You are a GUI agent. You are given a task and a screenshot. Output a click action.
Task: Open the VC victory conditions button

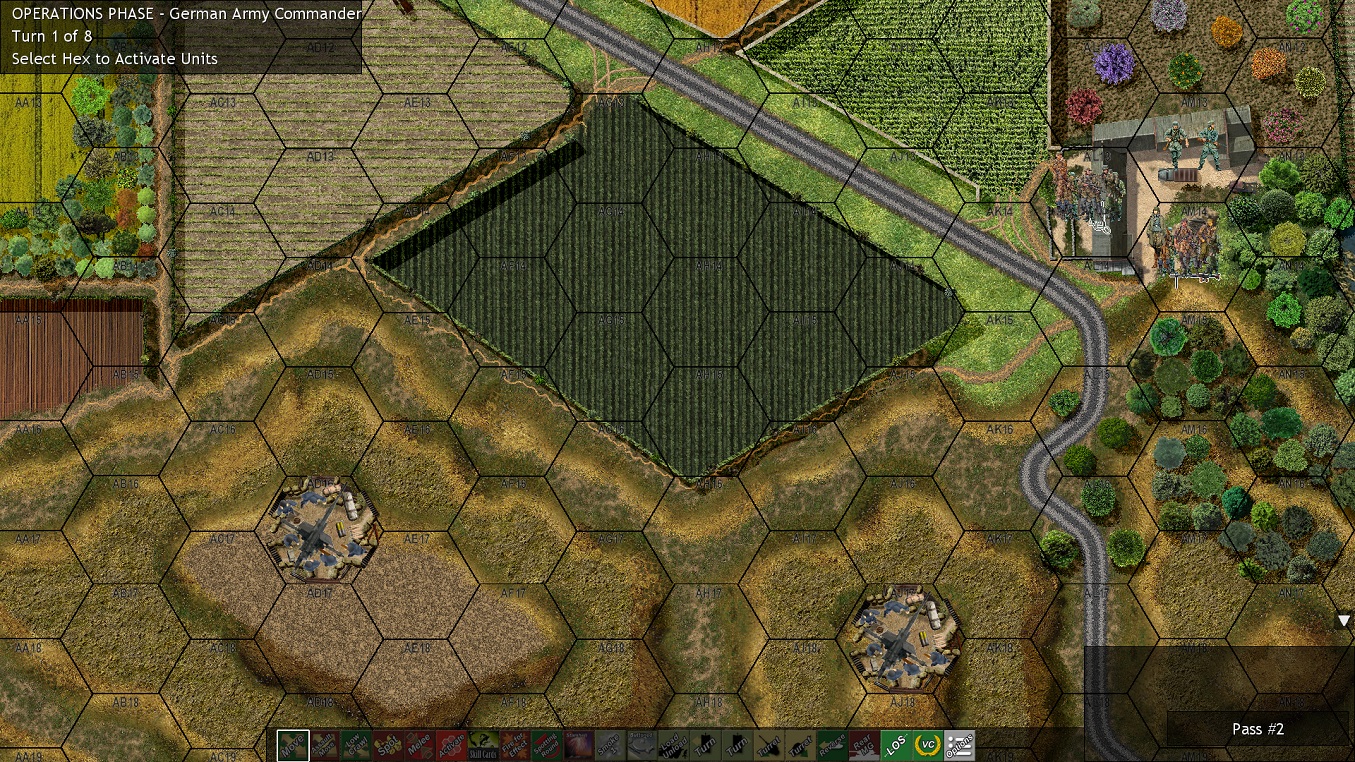(x=927, y=745)
